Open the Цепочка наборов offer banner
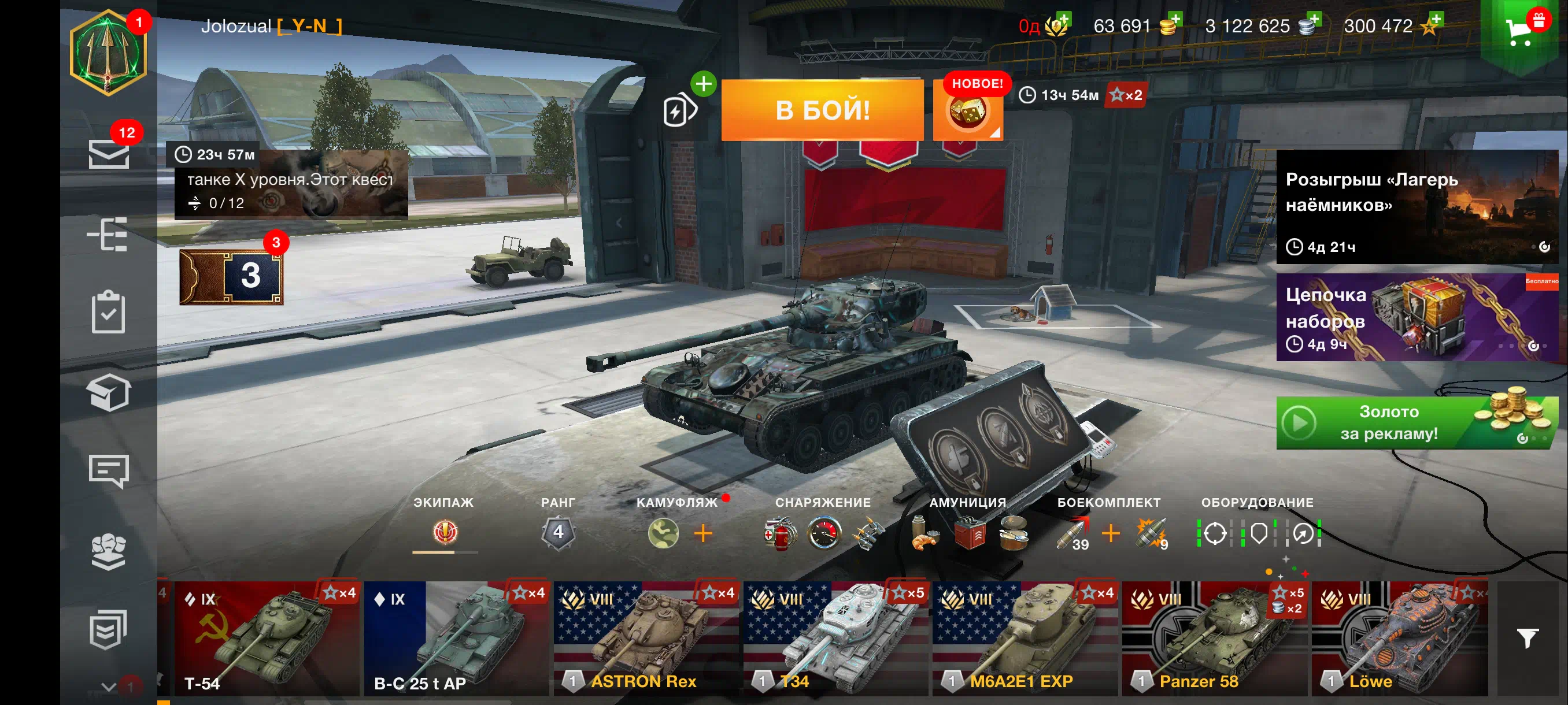Viewport: 1568px width, 705px height. point(1416,317)
